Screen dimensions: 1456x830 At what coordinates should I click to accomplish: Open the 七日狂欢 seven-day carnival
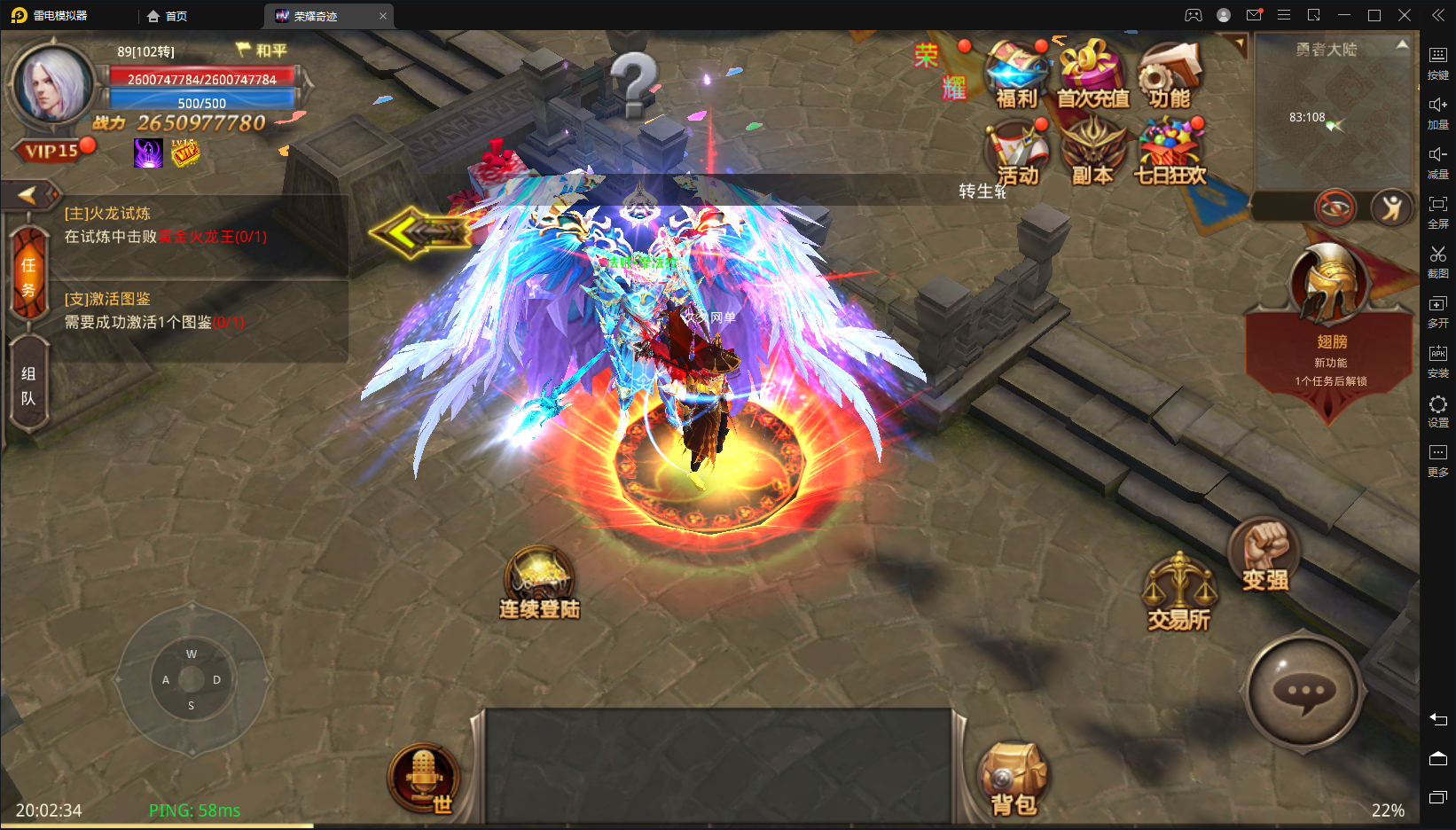click(1170, 153)
